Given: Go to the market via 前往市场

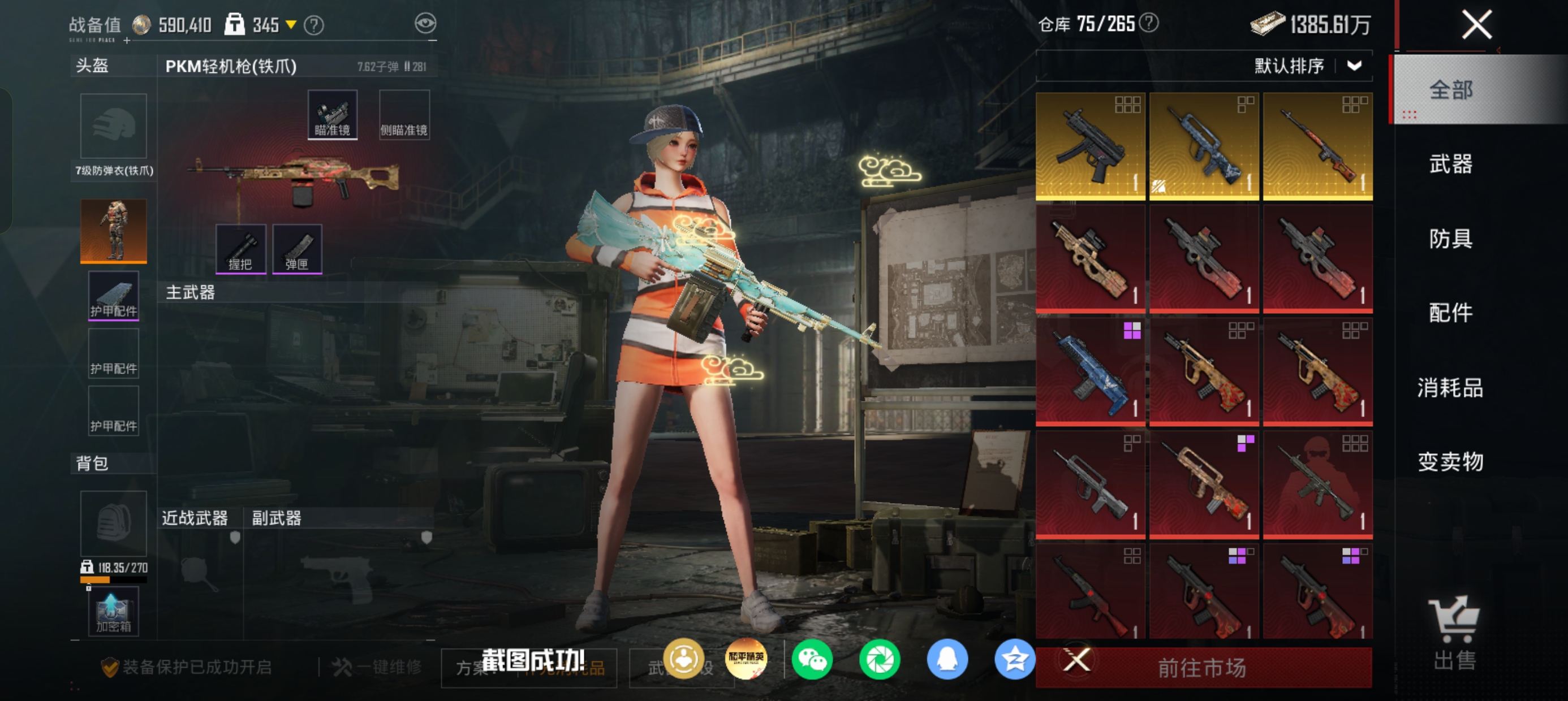Looking at the screenshot, I should point(1203,668).
